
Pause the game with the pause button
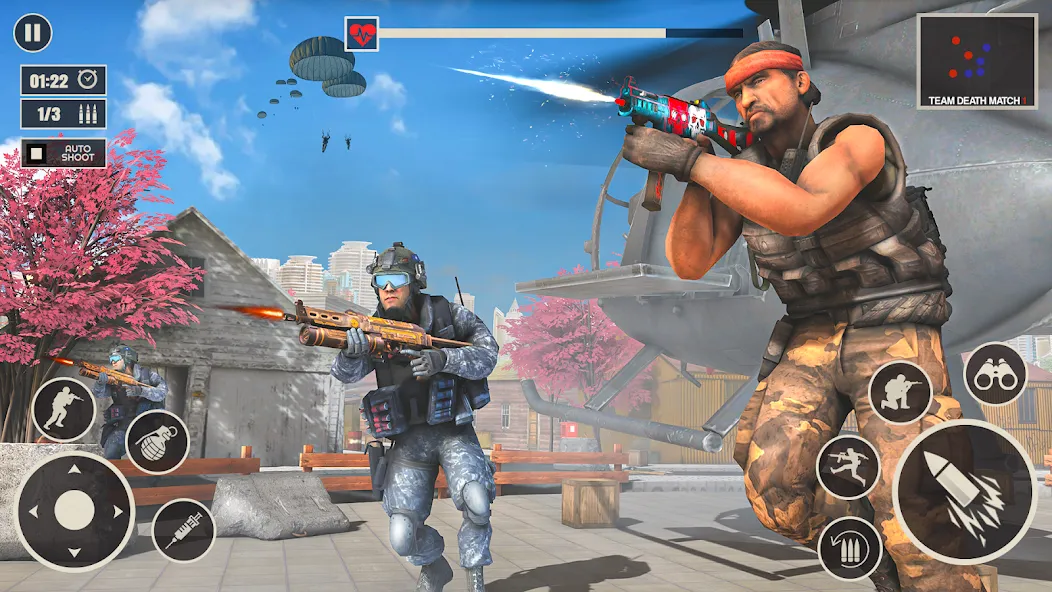(x=32, y=33)
